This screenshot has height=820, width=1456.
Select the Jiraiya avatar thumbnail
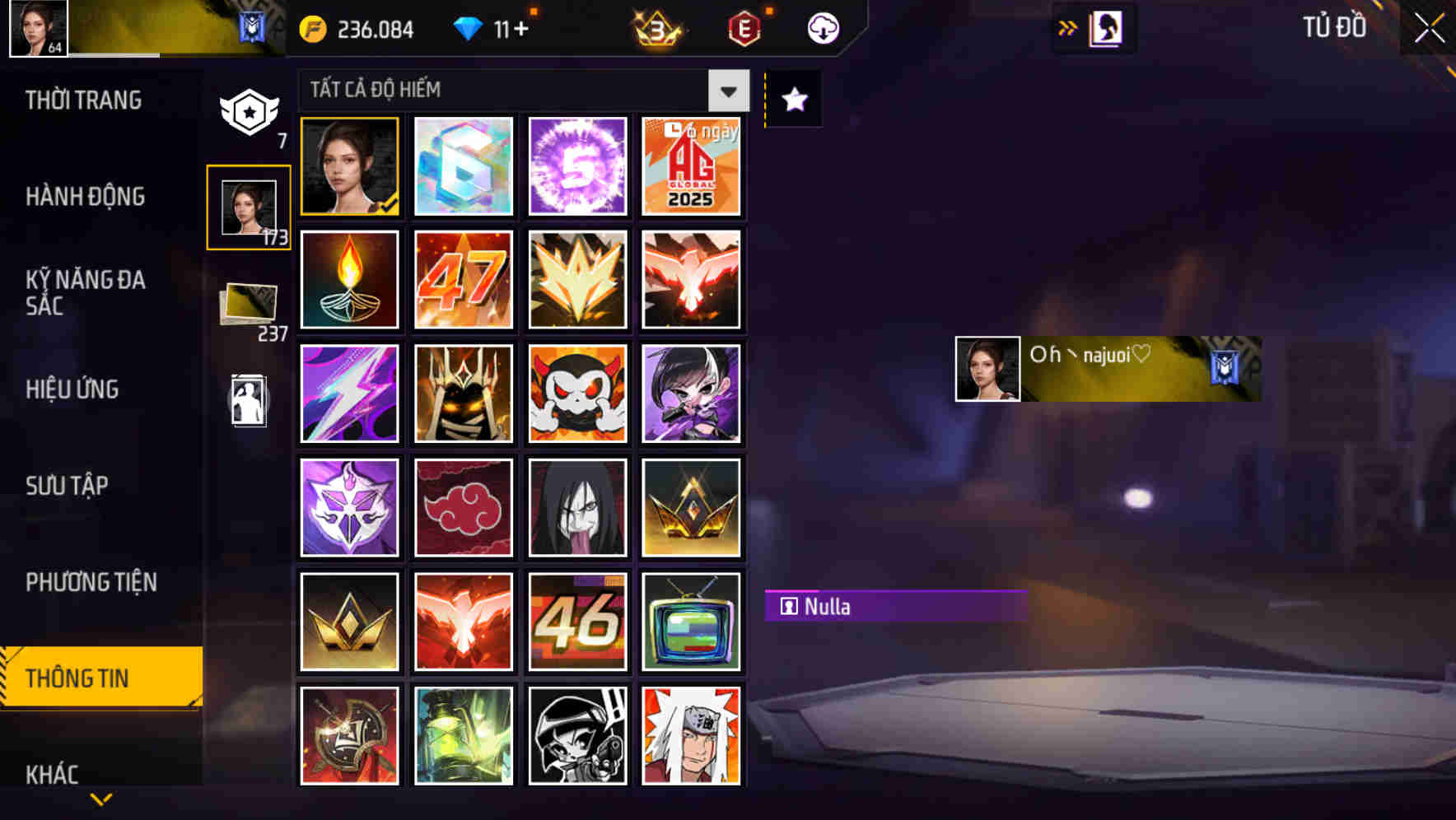tap(692, 735)
